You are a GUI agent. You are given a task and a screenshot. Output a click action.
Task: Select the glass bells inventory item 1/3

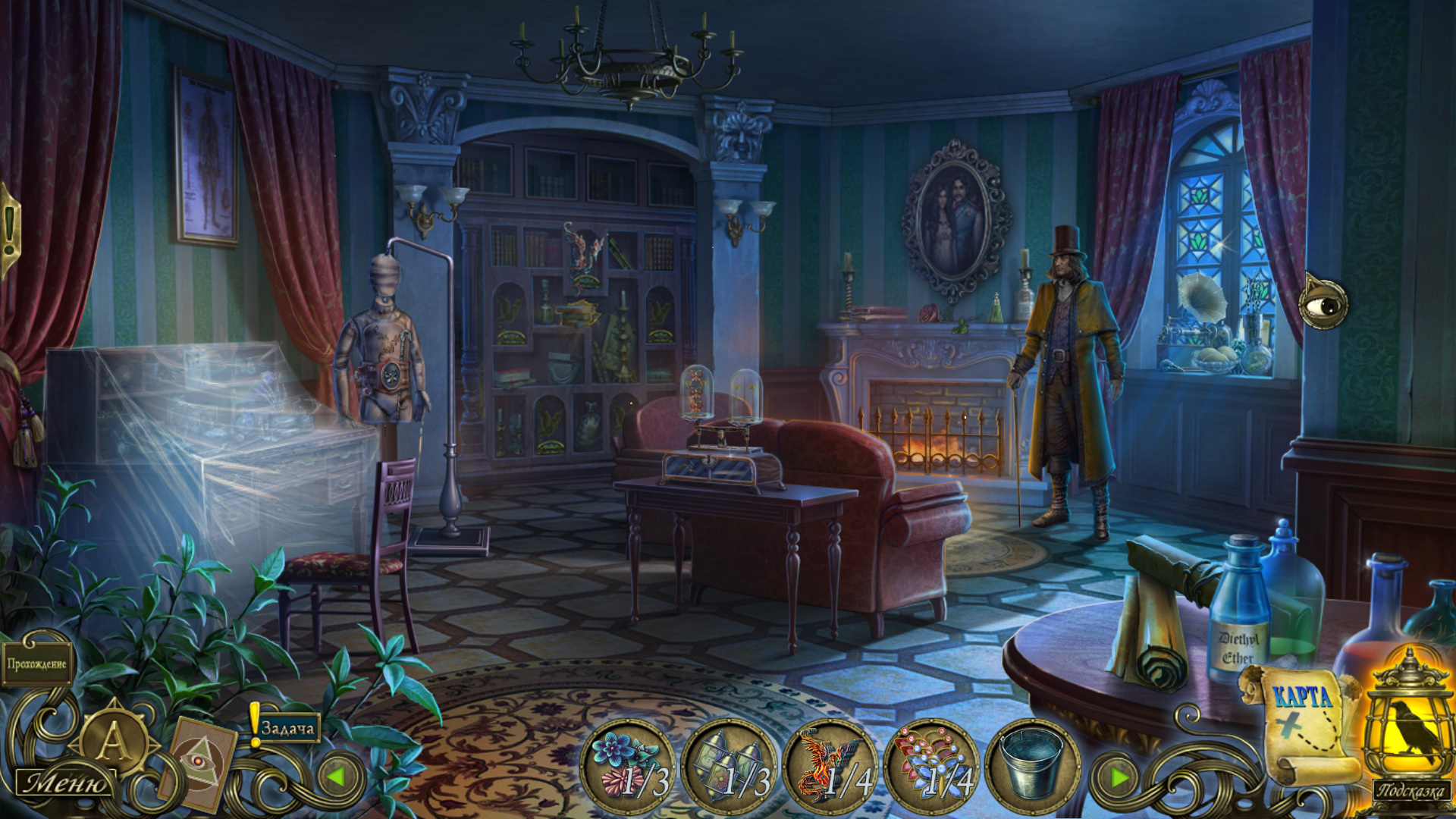[x=729, y=766]
